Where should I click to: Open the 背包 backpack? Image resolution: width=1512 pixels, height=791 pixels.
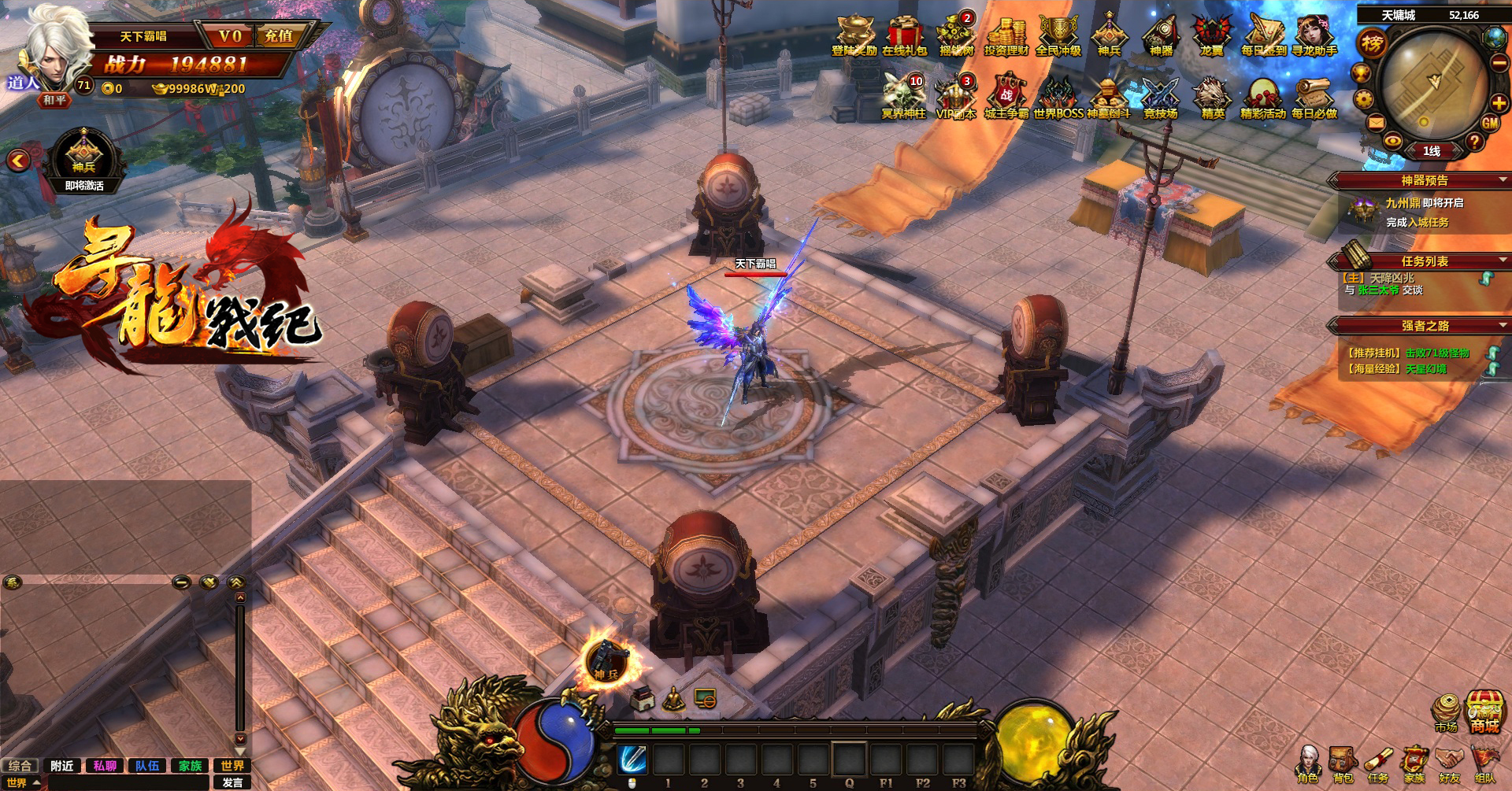1343,765
